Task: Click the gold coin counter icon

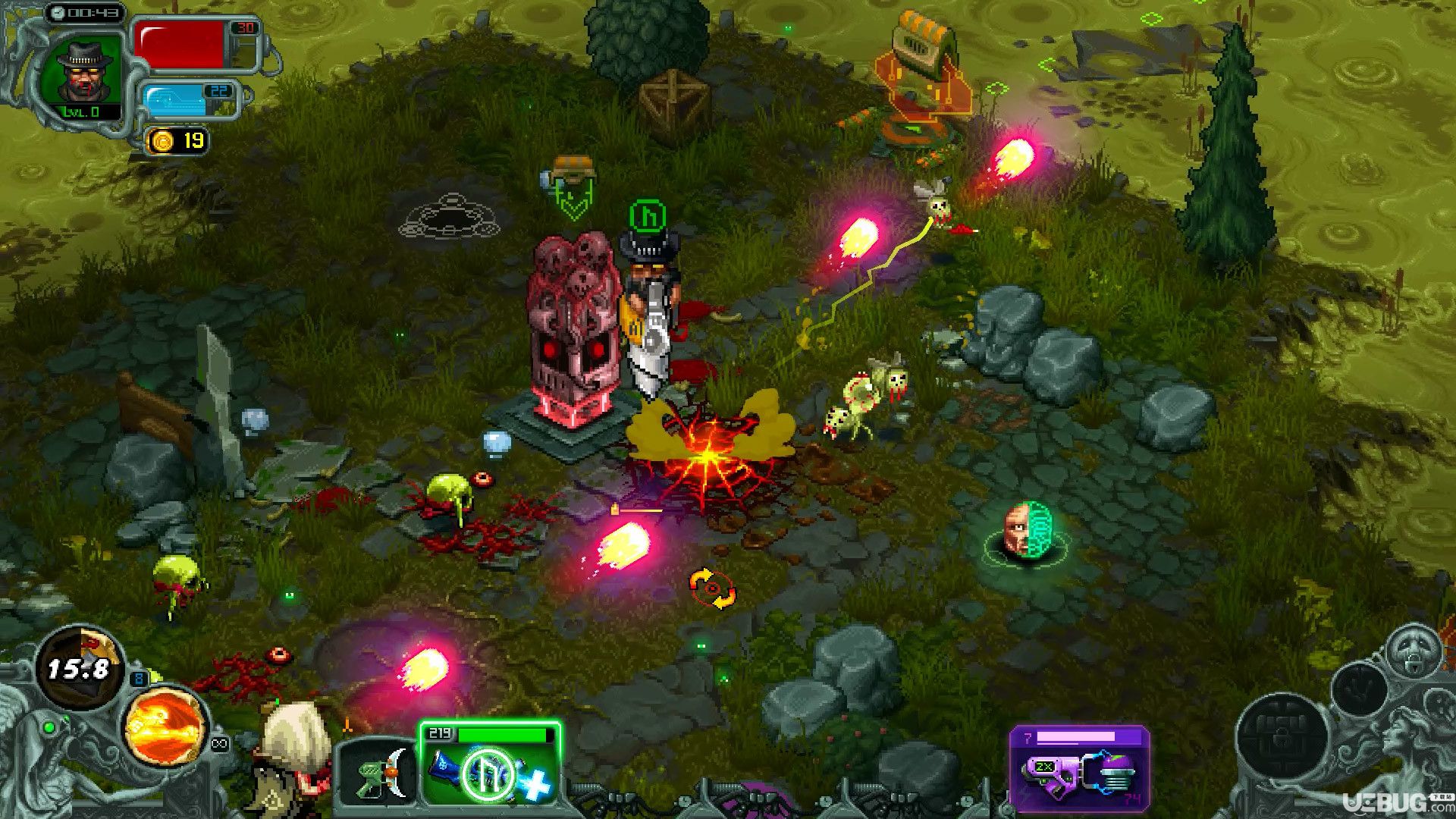Action: click(162, 140)
